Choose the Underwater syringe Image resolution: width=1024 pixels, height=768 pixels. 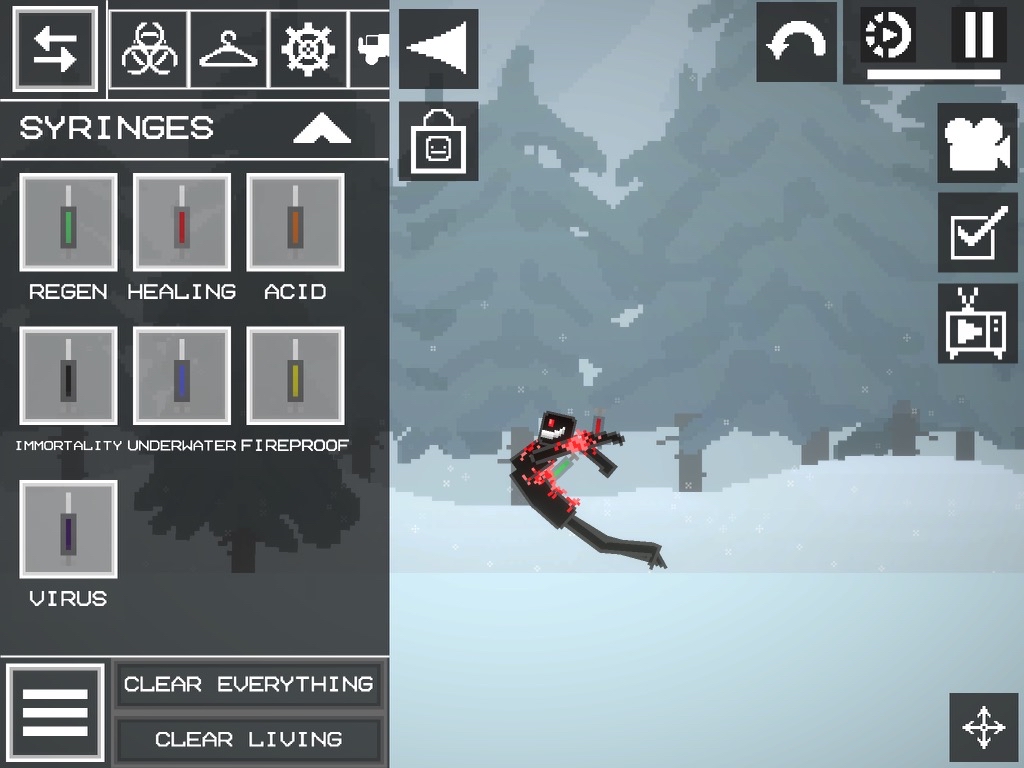pyautogui.click(x=182, y=376)
